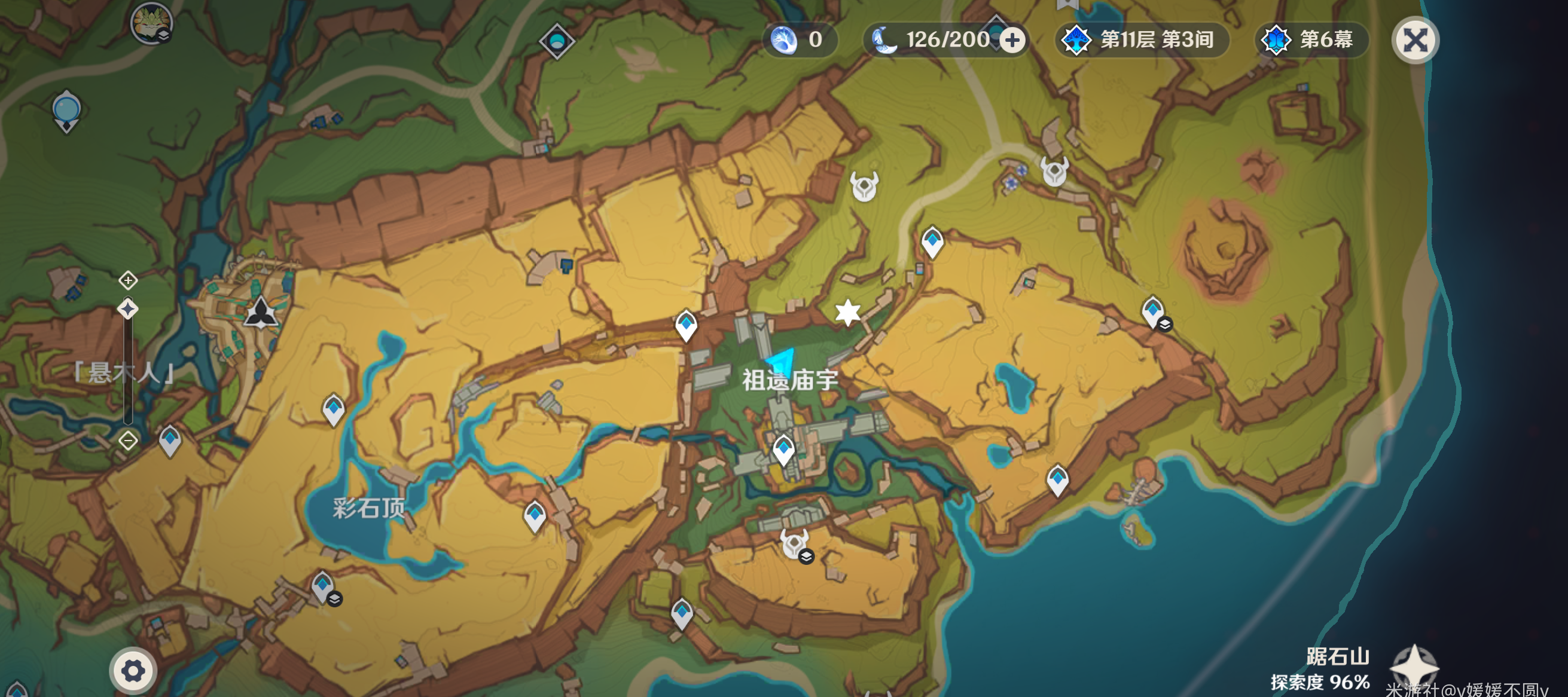
Task: Select the white star custom map pin
Action: [847, 313]
